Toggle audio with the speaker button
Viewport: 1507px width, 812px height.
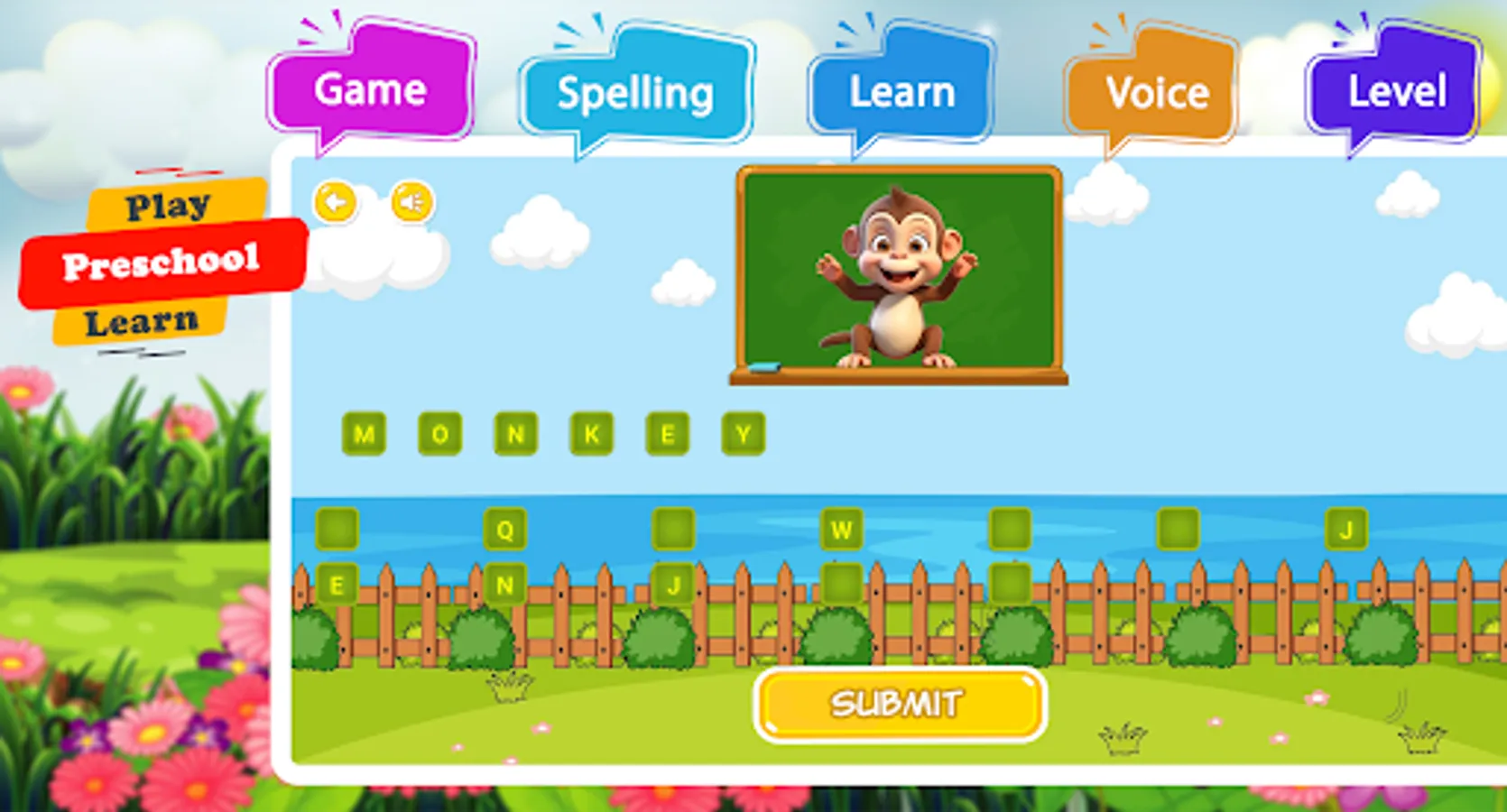(411, 202)
